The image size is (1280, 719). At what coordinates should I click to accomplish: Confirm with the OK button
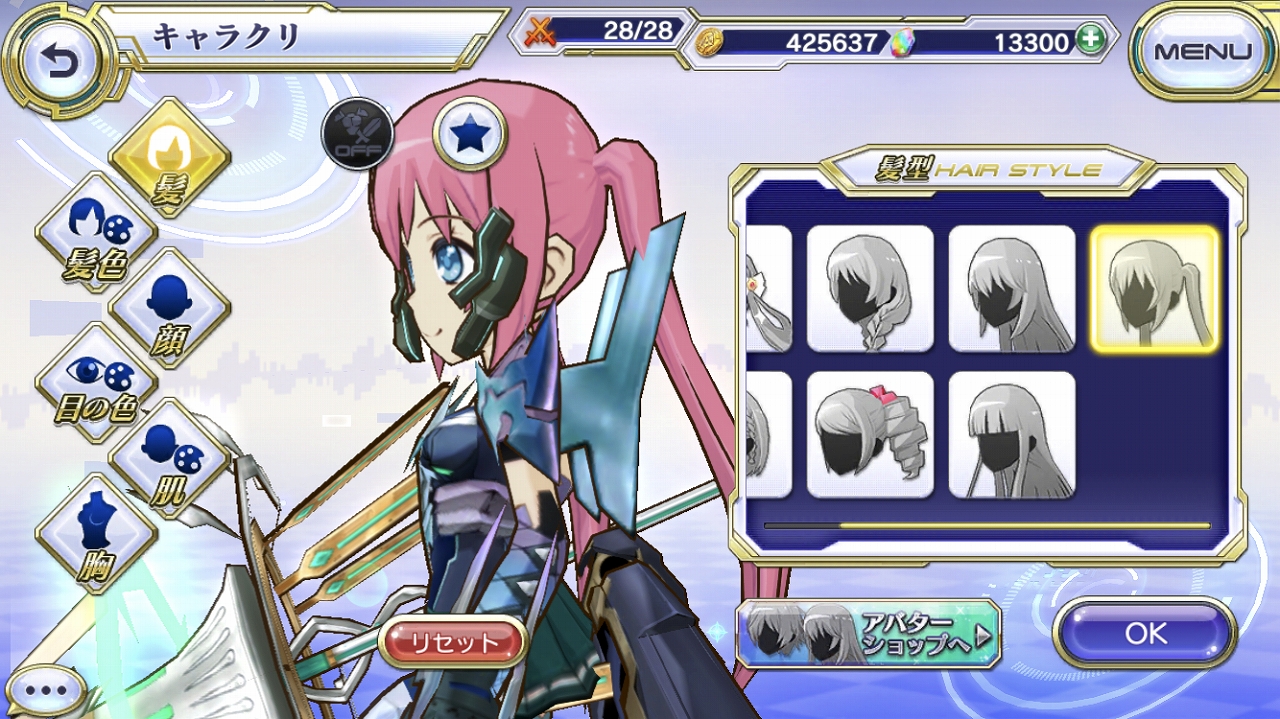pyautogui.click(x=1145, y=633)
